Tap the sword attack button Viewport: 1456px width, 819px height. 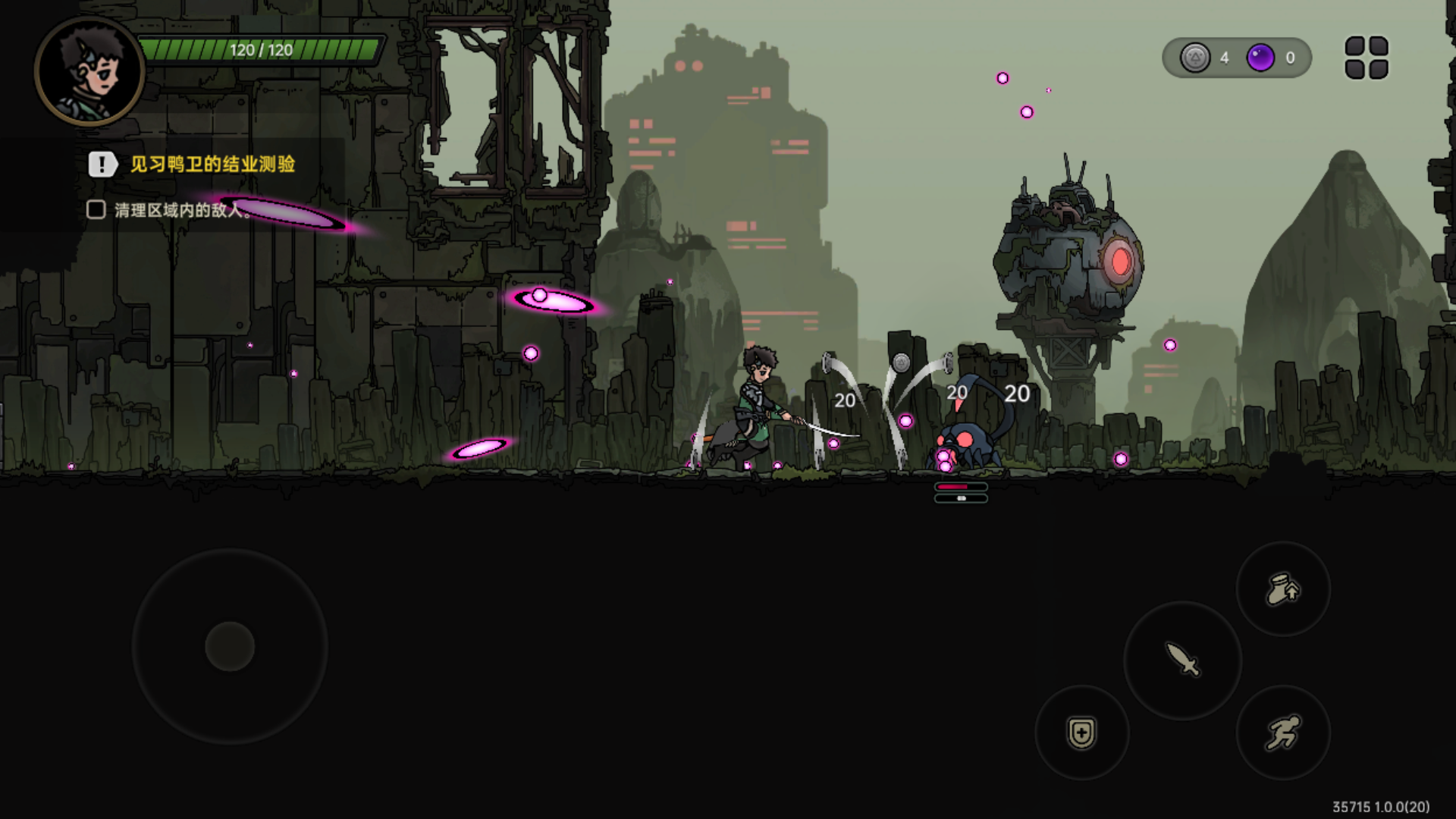[1182, 660]
